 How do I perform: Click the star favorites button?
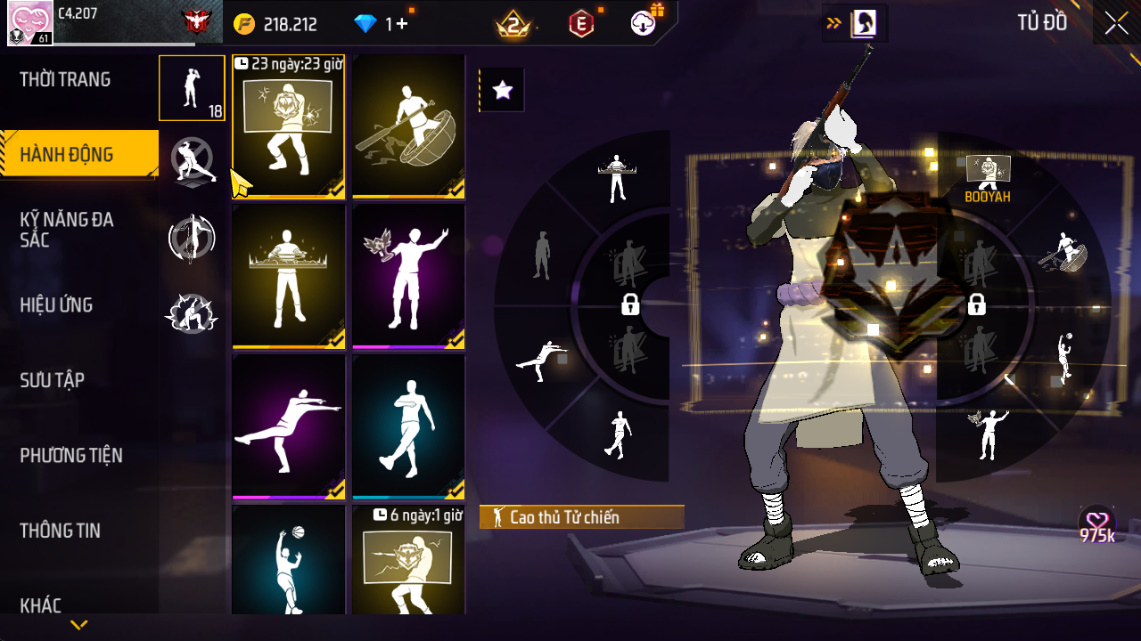pyautogui.click(x=502, y=91)
